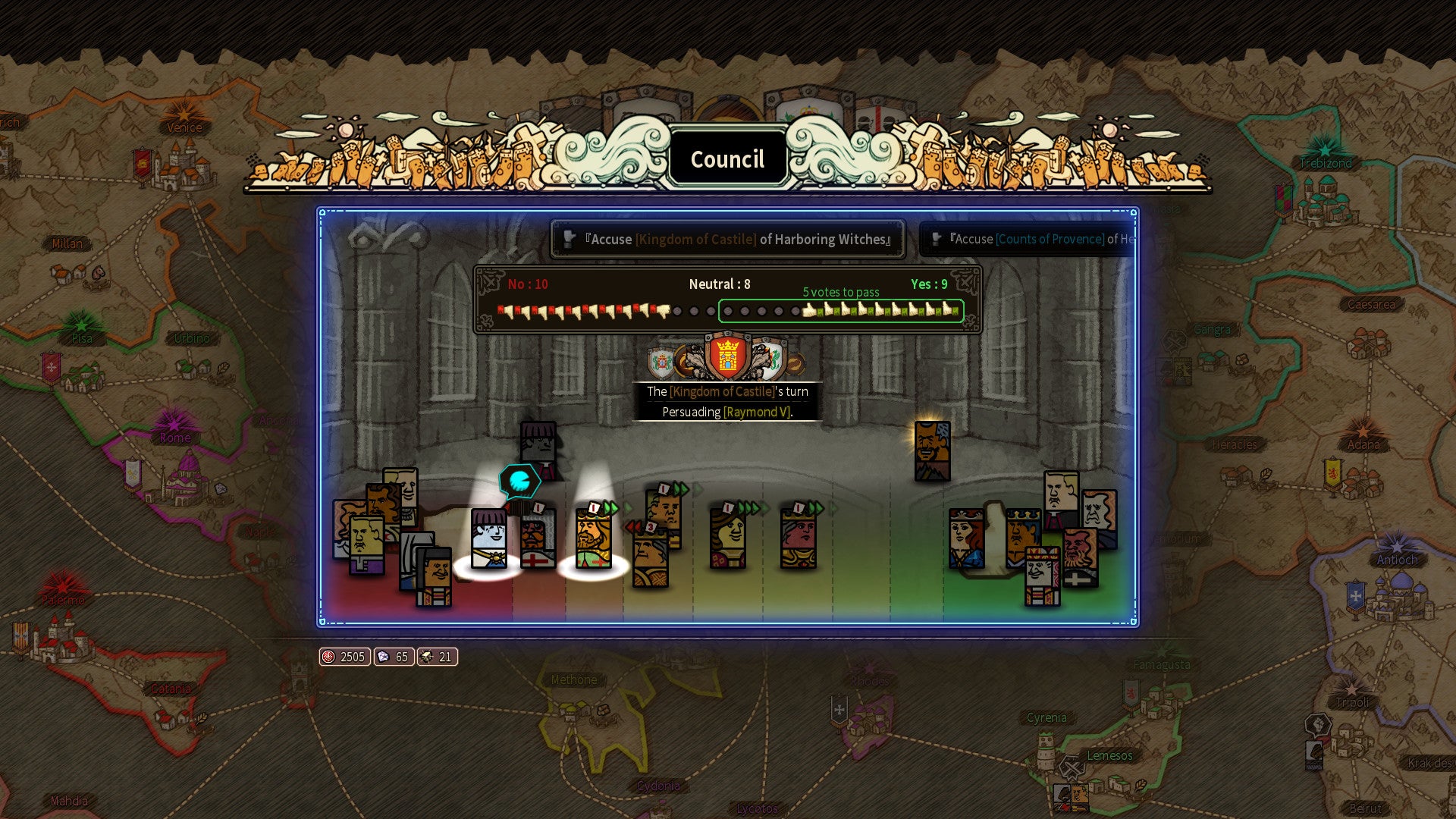Click the Kingdom of Castile crest shield
The image size is (1456, 819).
point(727,355)
